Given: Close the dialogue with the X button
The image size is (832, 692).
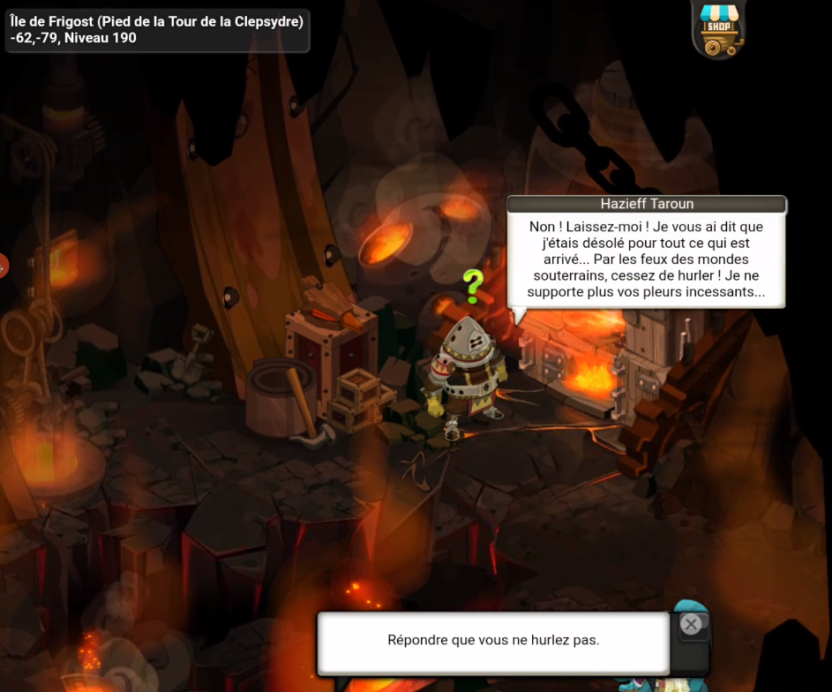Looking at the screenshot, I should tap(690, 625).
